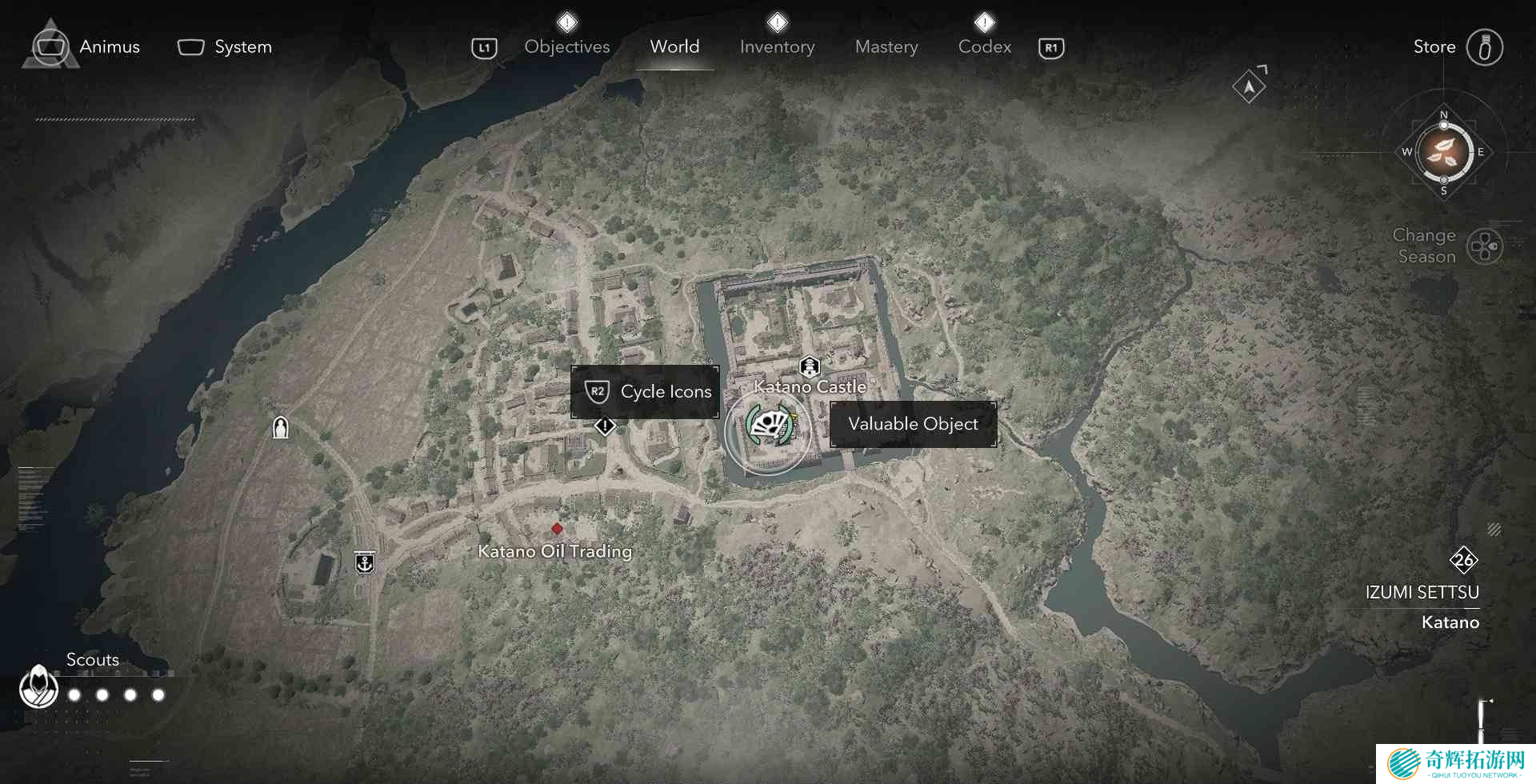Select the Katano Castle map marker
The height and width of the screenshot is (784, 1536).
[810, 367]
